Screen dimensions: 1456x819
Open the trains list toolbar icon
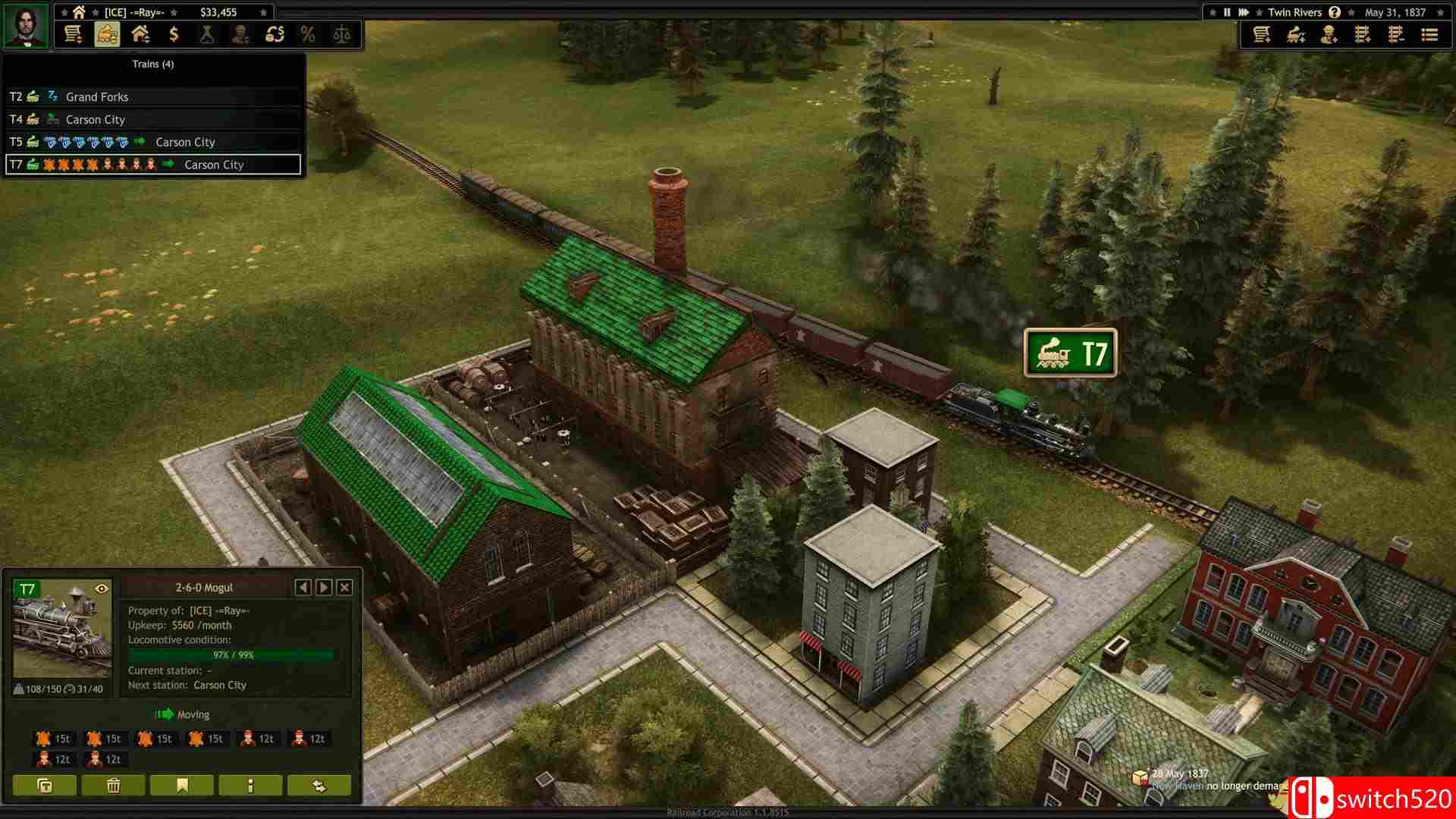pos(107,34)
